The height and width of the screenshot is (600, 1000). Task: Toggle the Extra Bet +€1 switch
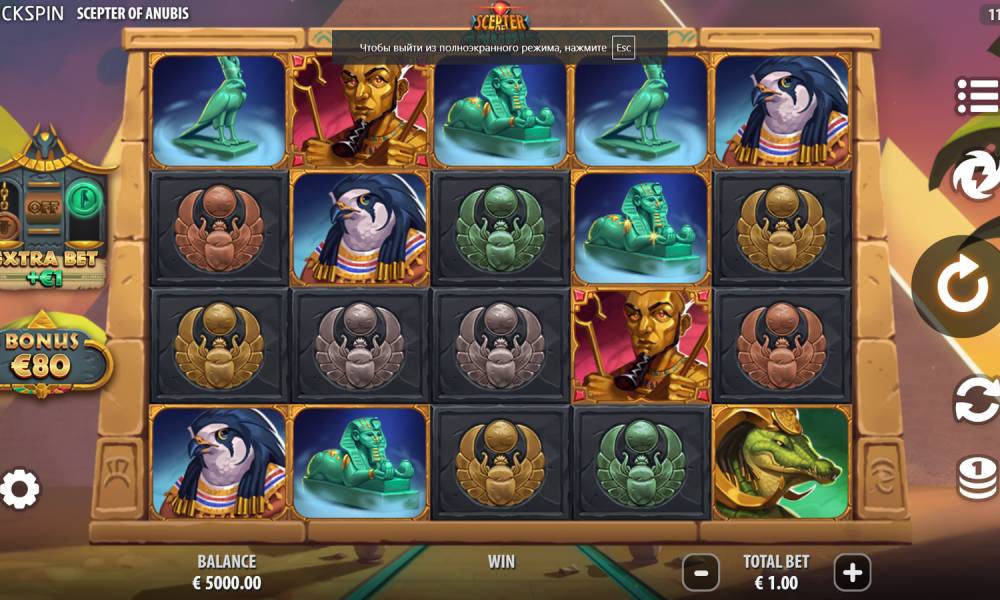point(44,209)
